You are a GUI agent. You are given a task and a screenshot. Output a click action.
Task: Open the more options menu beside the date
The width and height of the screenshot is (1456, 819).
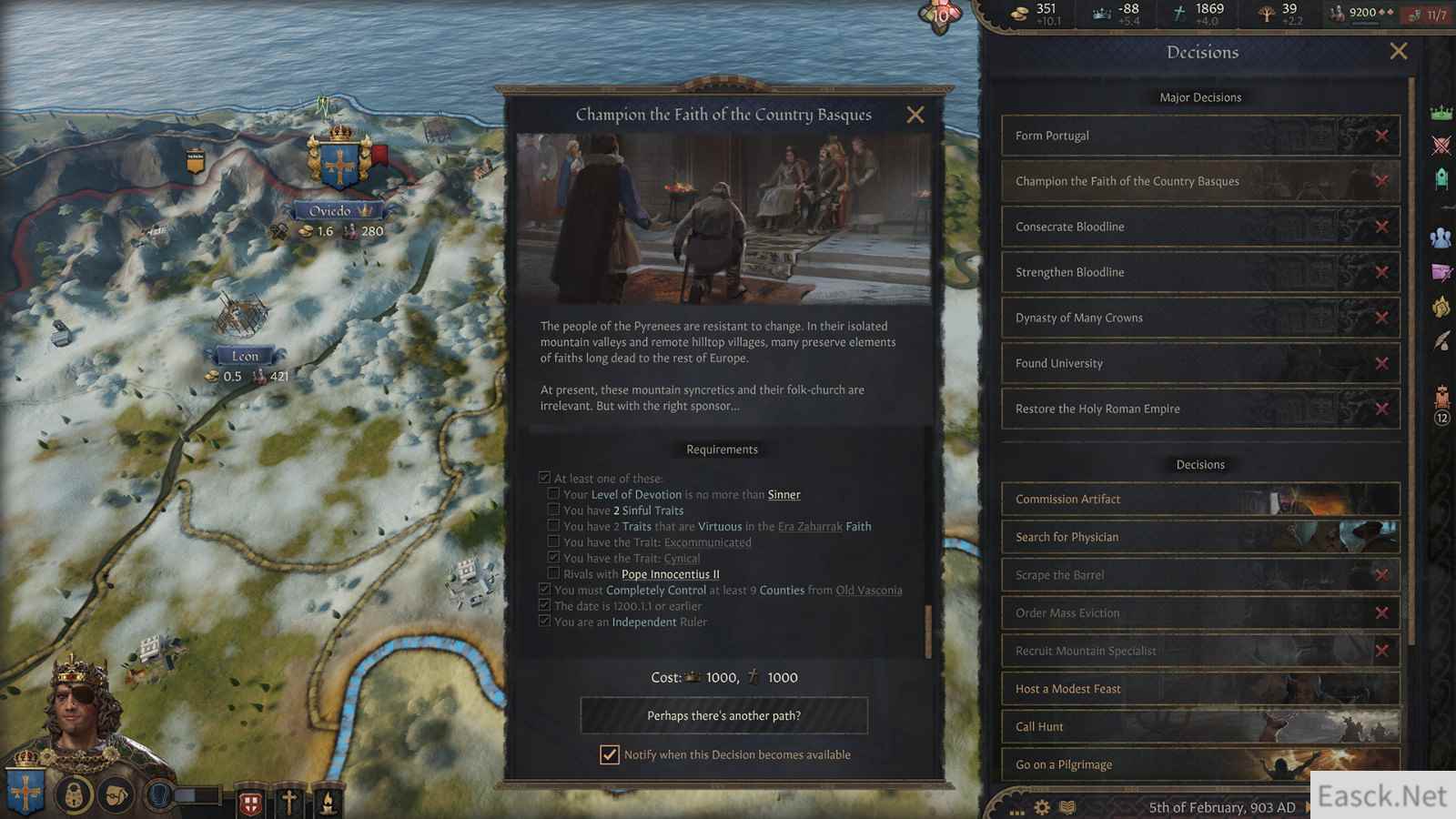click(x=1016, y=807)
